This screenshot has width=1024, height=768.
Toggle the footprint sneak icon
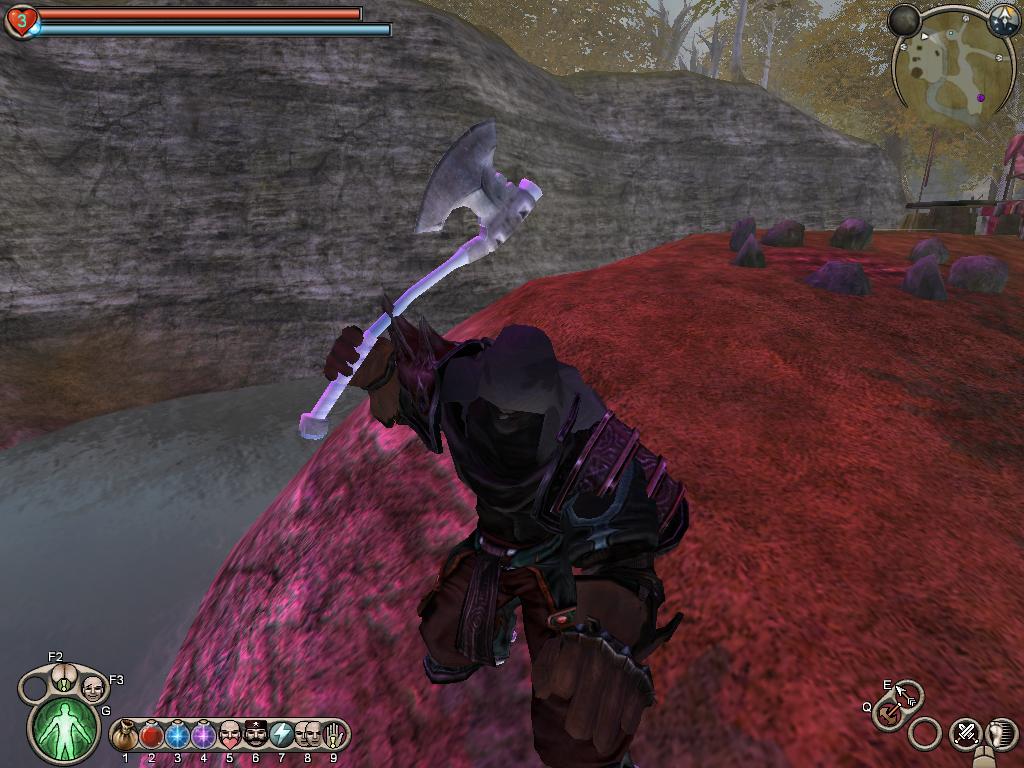tap(1000, 733)
